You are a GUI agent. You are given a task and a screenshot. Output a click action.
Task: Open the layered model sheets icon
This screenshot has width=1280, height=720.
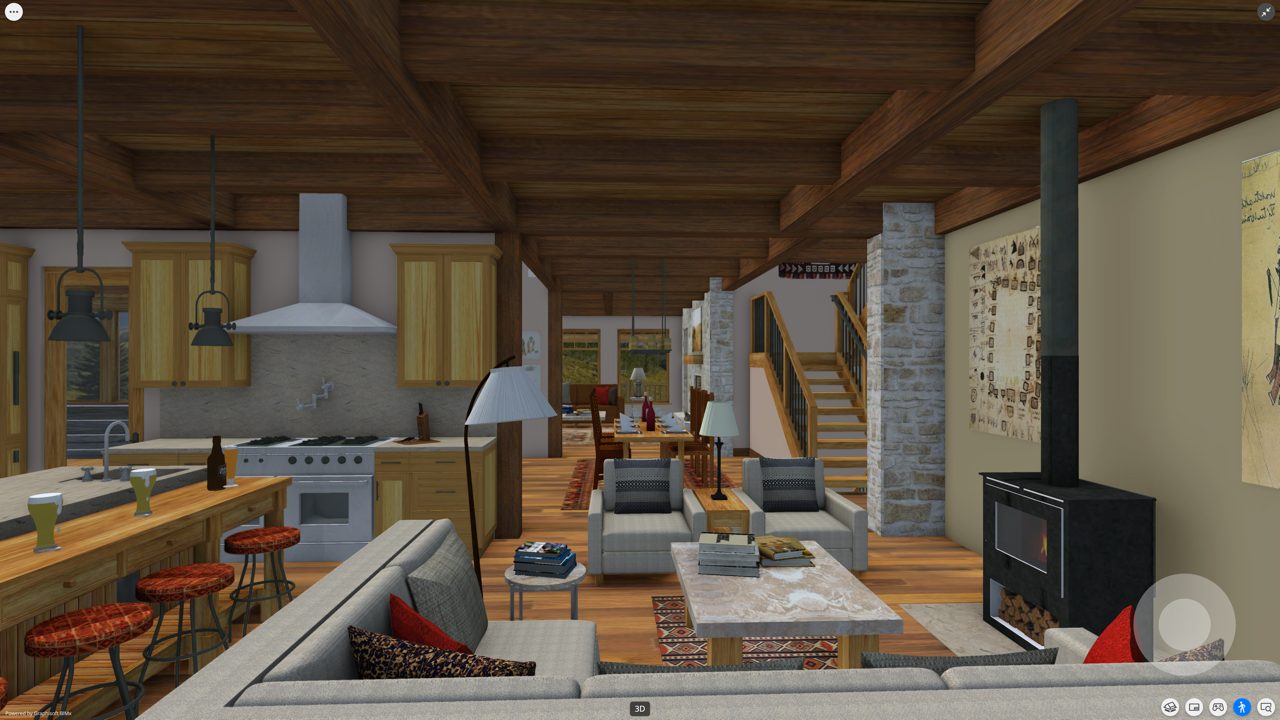click(x=1169, y=707)
